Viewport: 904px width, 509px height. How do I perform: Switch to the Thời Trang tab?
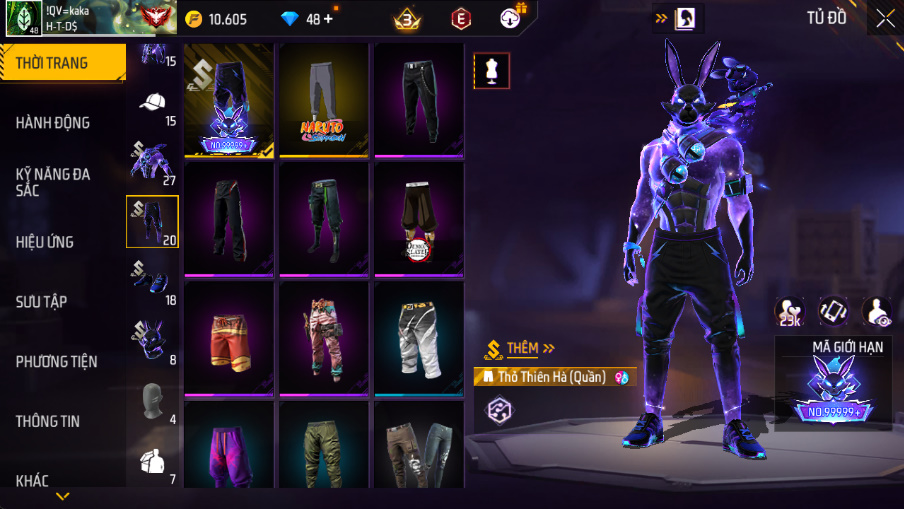click(x=62, y=63)
